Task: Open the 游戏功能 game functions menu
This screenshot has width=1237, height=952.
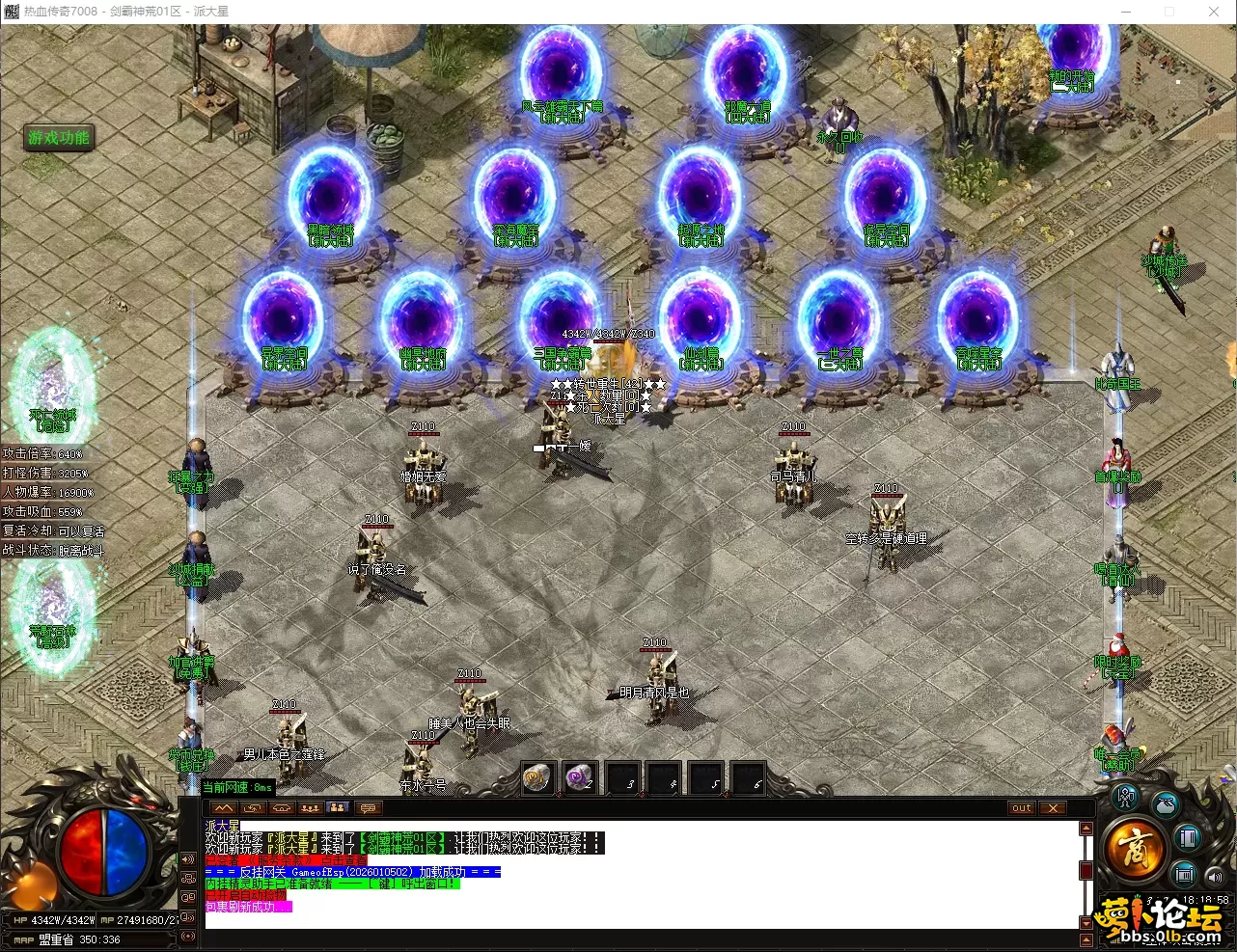Action: point(59,138)
